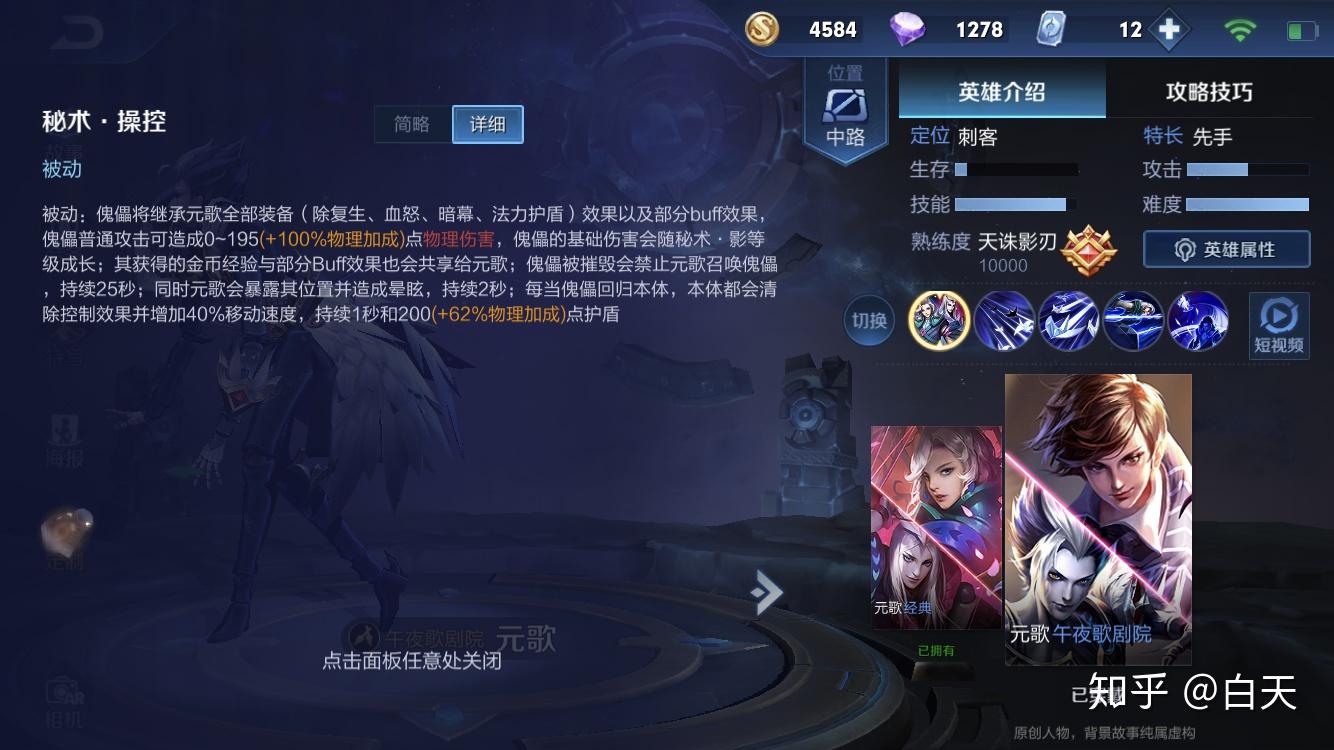Inspect the third skill icon

coord(1134,320)
